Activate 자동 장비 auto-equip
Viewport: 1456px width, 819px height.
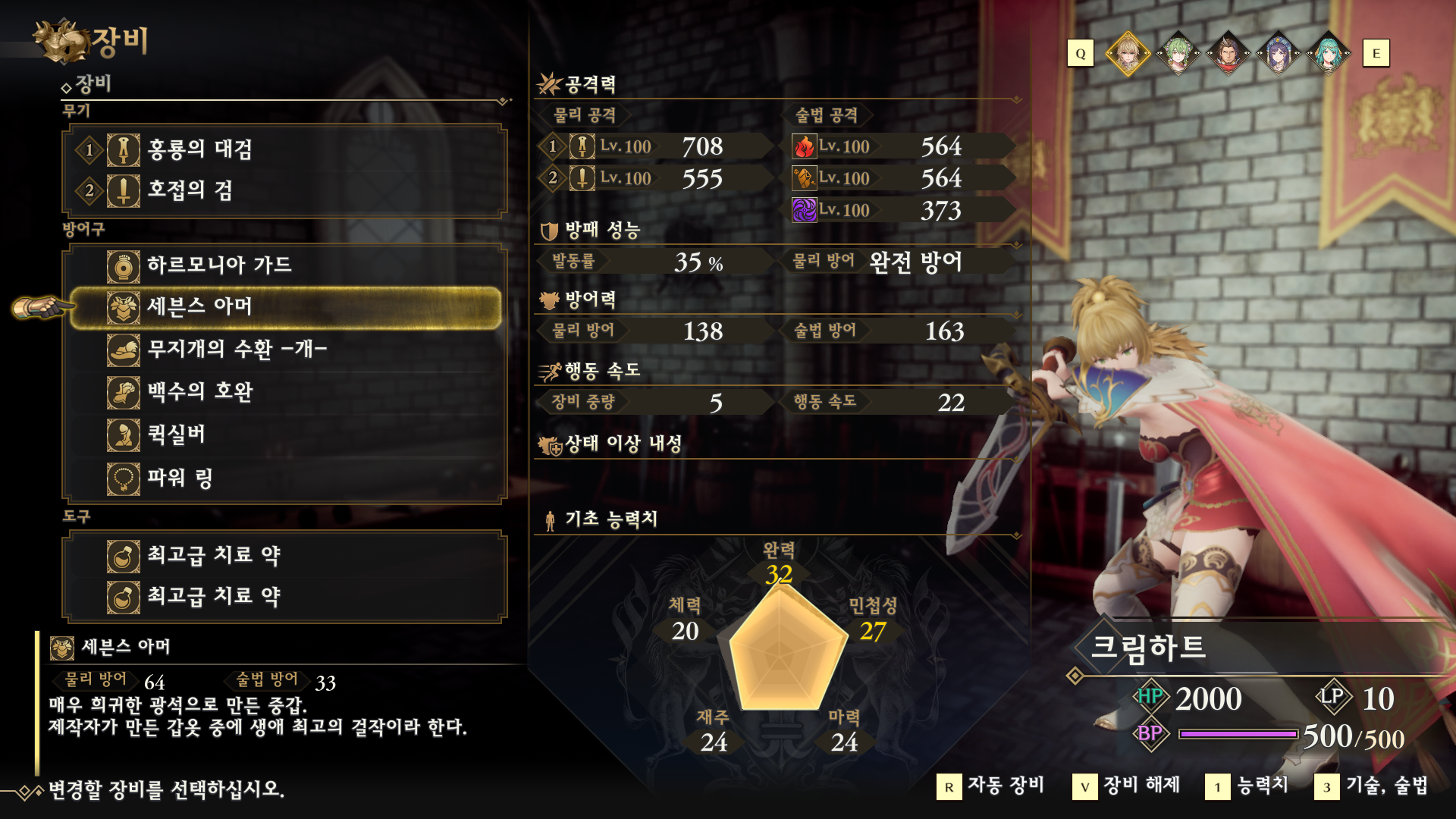click(x=990, y=786)
